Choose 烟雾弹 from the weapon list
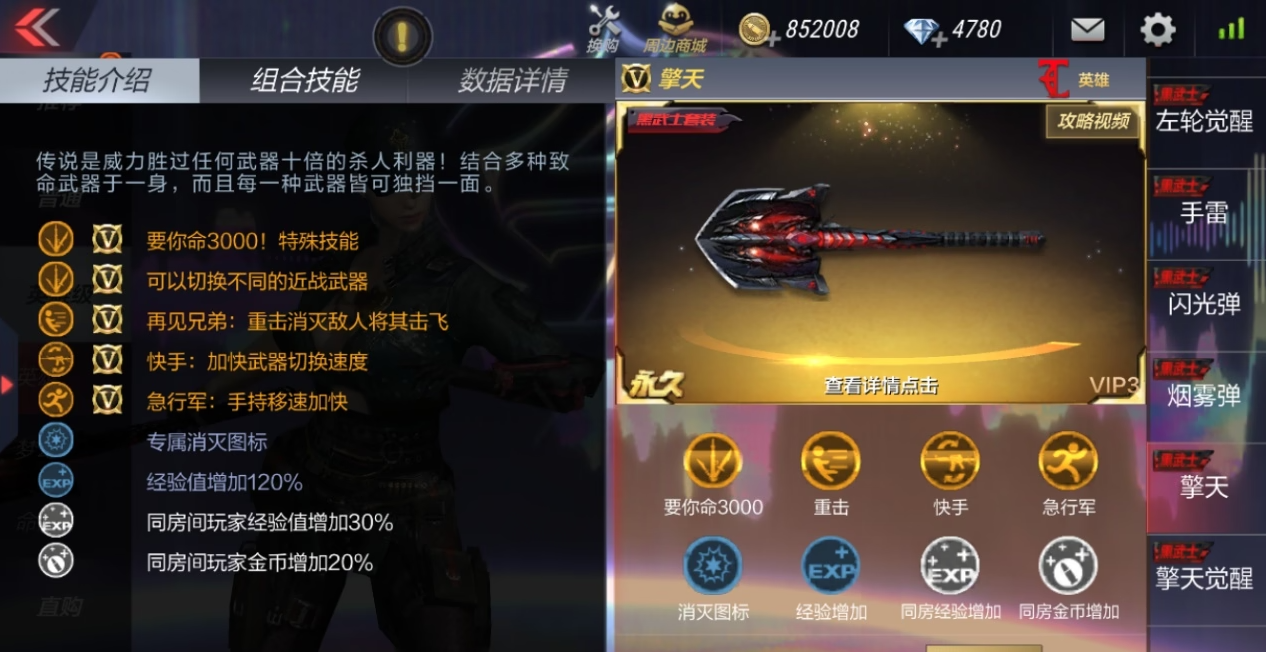Image resolution: width=1266 pixels, height=652 pixels. click(1204, 388)
